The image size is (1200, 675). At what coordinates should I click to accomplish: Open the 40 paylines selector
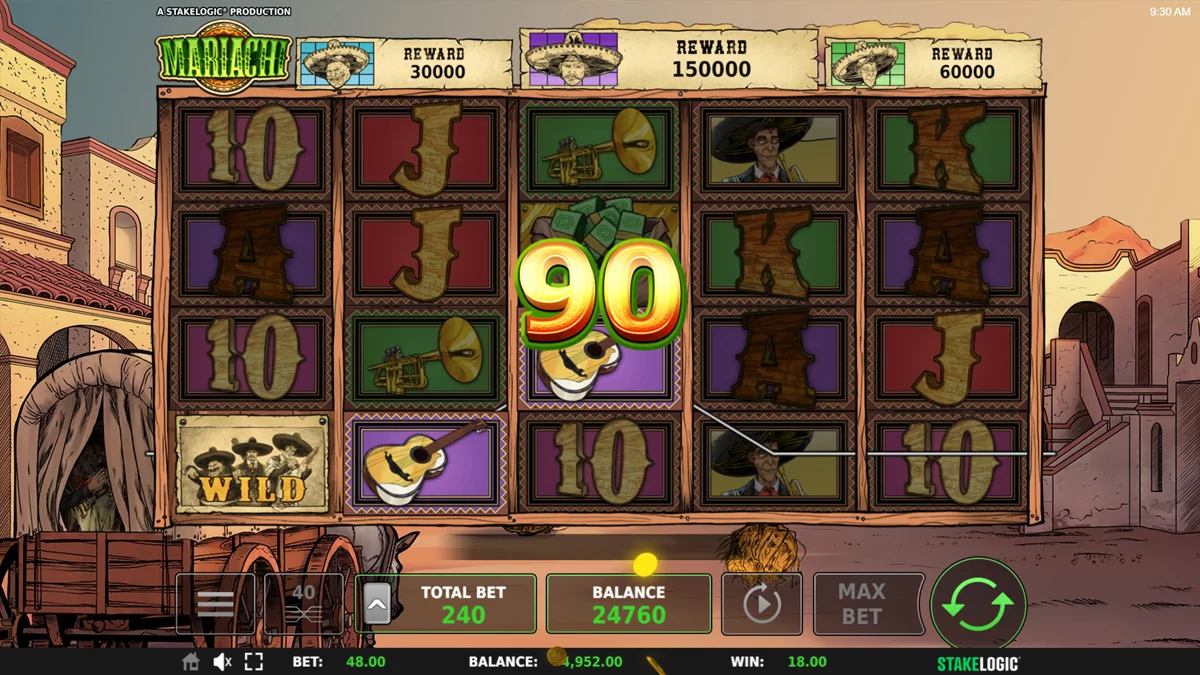[x=304, y=604]
